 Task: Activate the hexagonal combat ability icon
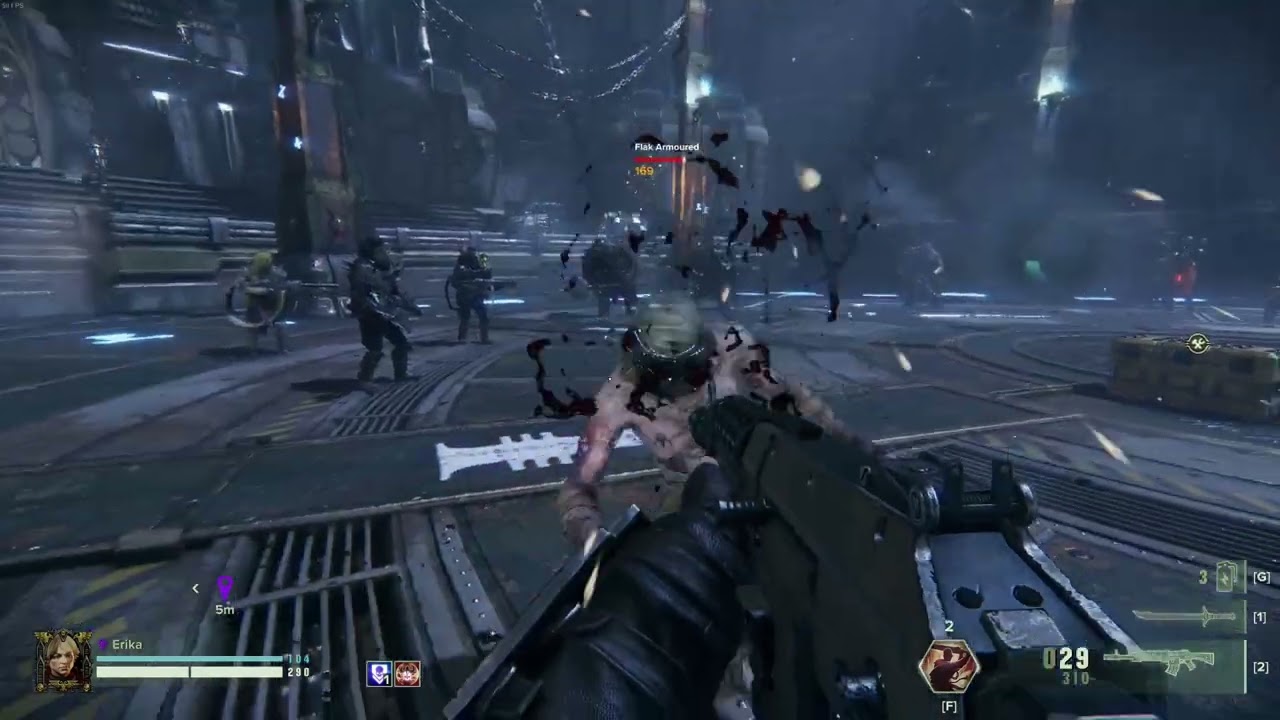tap(948, 667)
